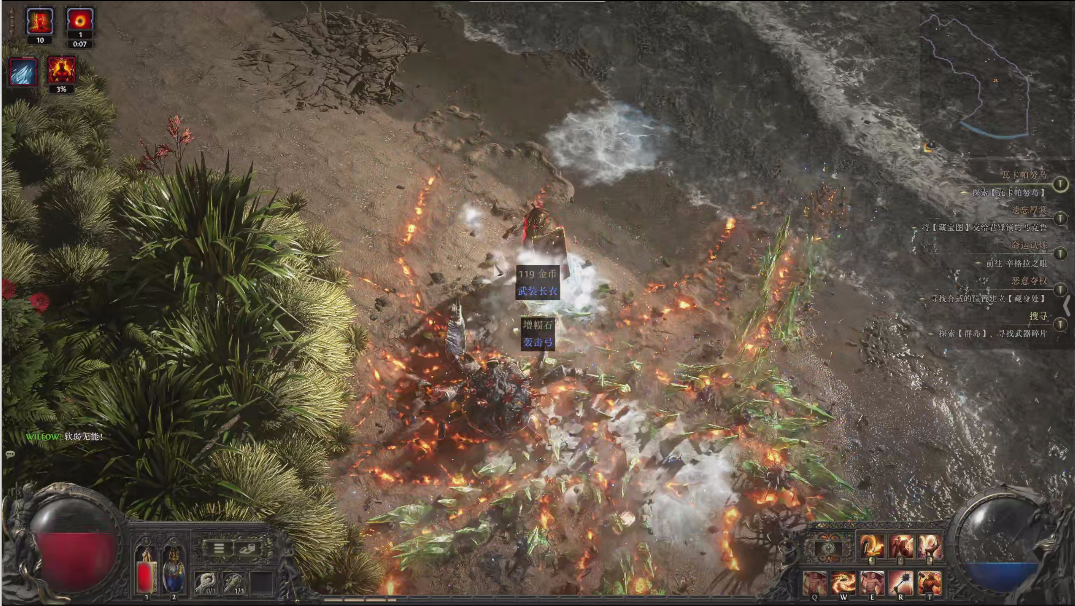Open the weapon swap emblem slot
This screenshot has width=1075, height=606.
pos(826,547)
